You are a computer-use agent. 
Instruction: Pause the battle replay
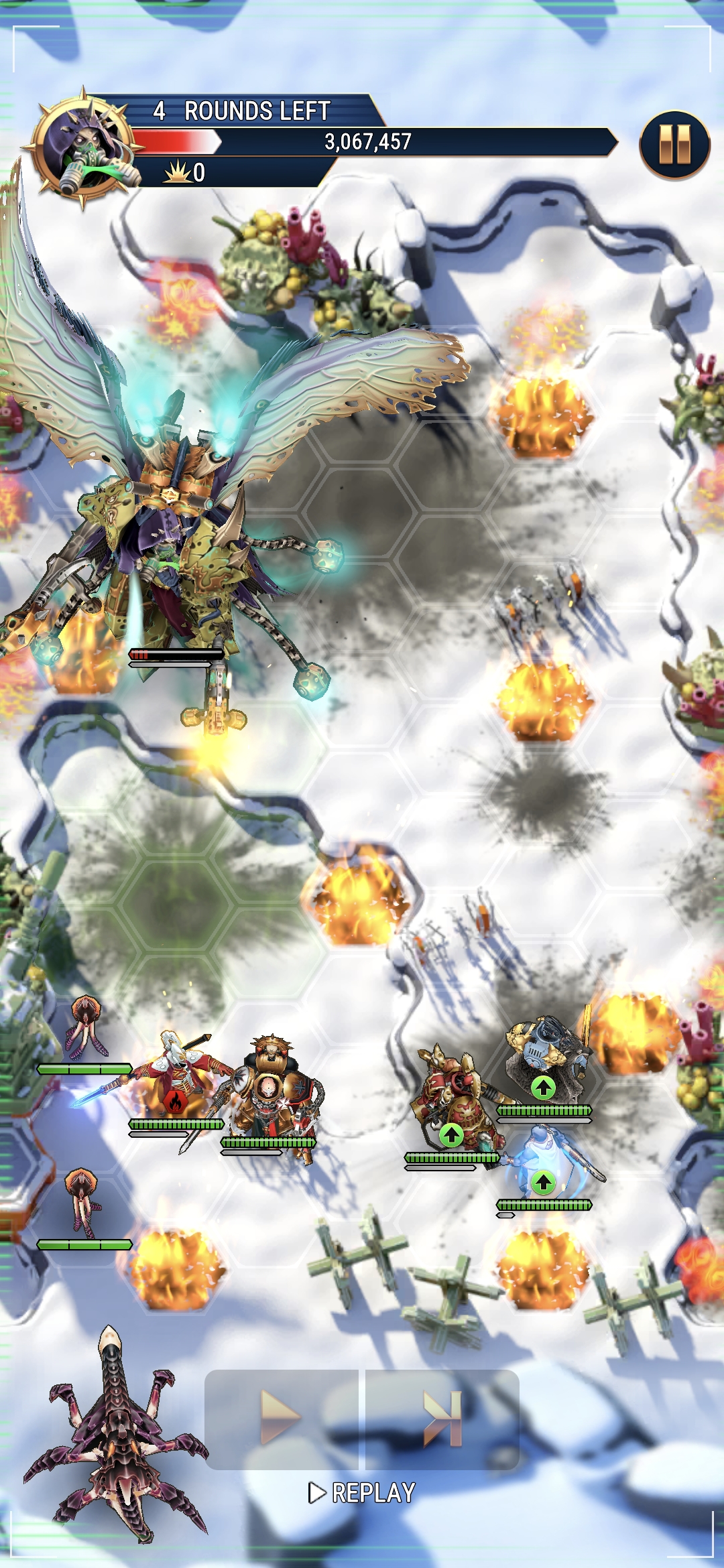coord(674,145)
